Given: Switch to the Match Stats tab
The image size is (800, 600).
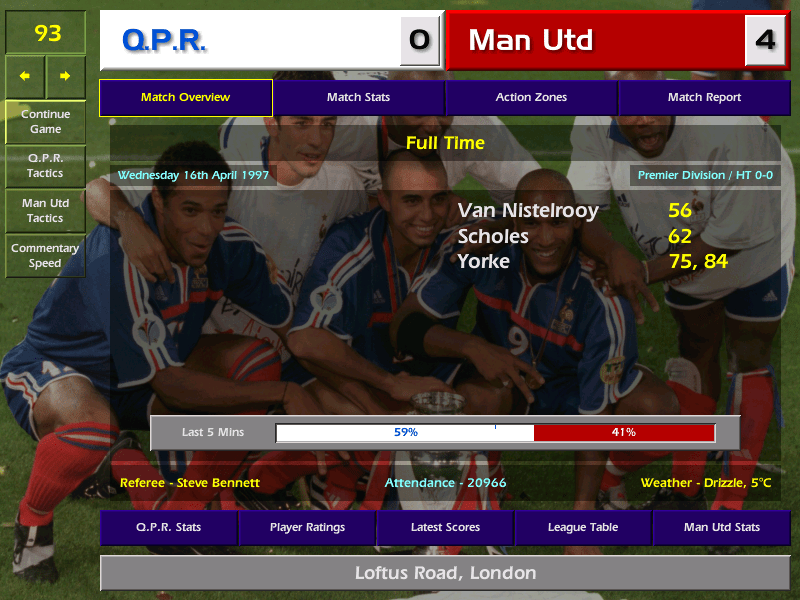Looking at the screenshot, I should click(x=358, y=98).
